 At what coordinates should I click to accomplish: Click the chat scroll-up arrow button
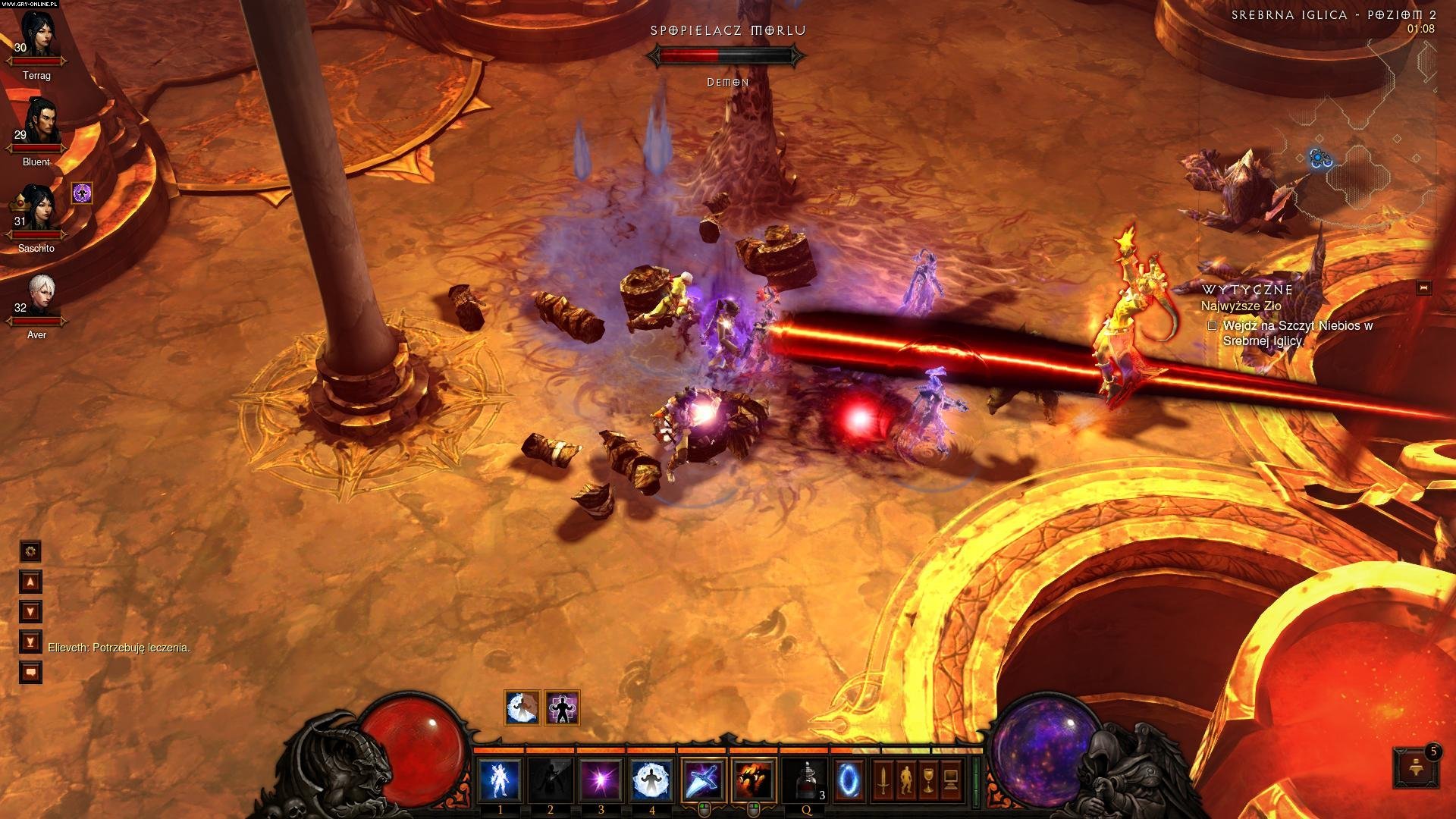tap(30, 582)
